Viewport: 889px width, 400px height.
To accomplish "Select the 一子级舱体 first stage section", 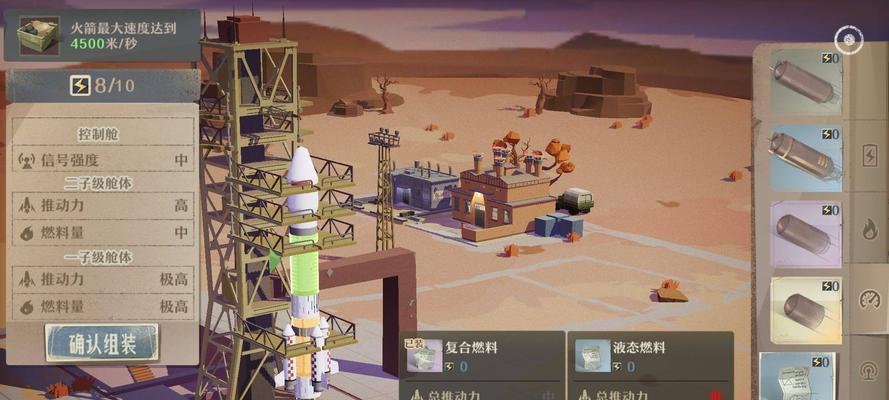I will [102, 257].
